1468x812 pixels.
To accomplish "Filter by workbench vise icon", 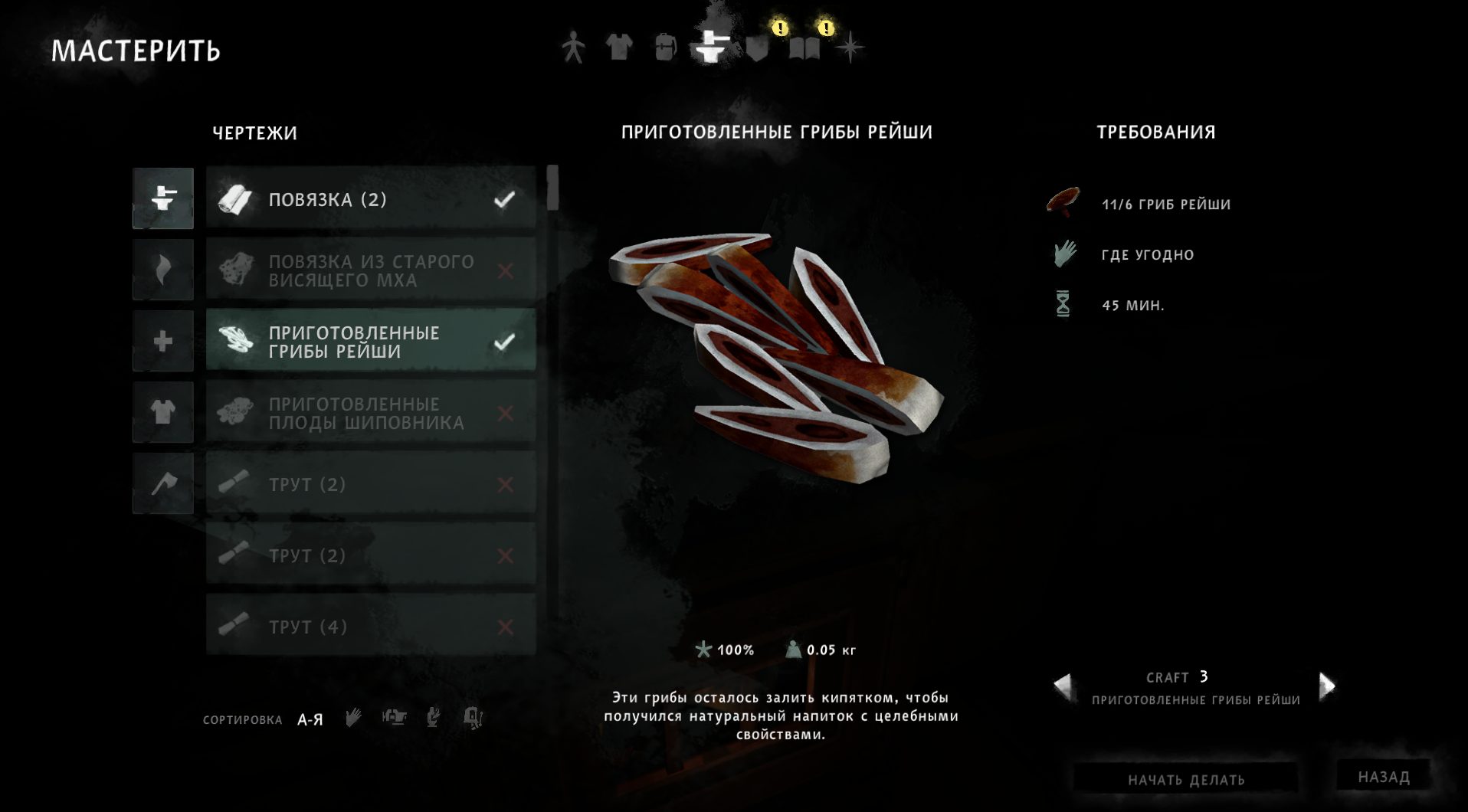I will [x=394, y=718].
